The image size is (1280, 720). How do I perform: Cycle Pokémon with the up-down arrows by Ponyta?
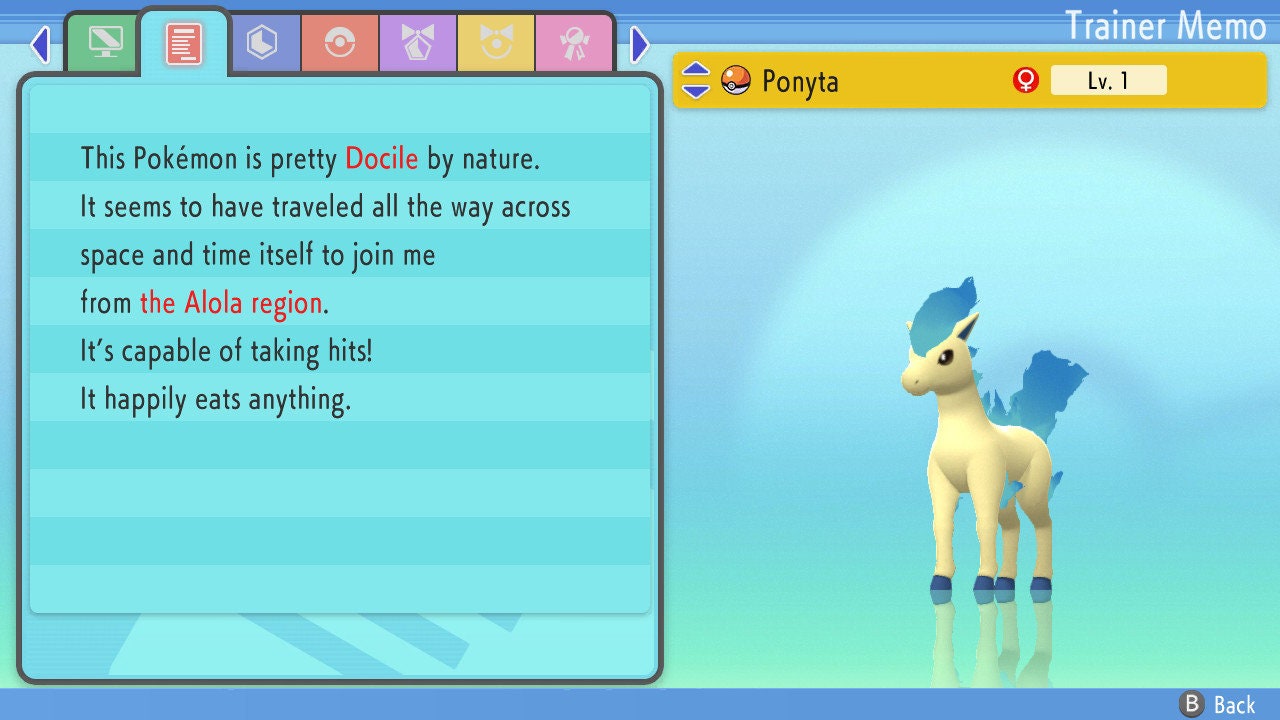tap(696, 80)
